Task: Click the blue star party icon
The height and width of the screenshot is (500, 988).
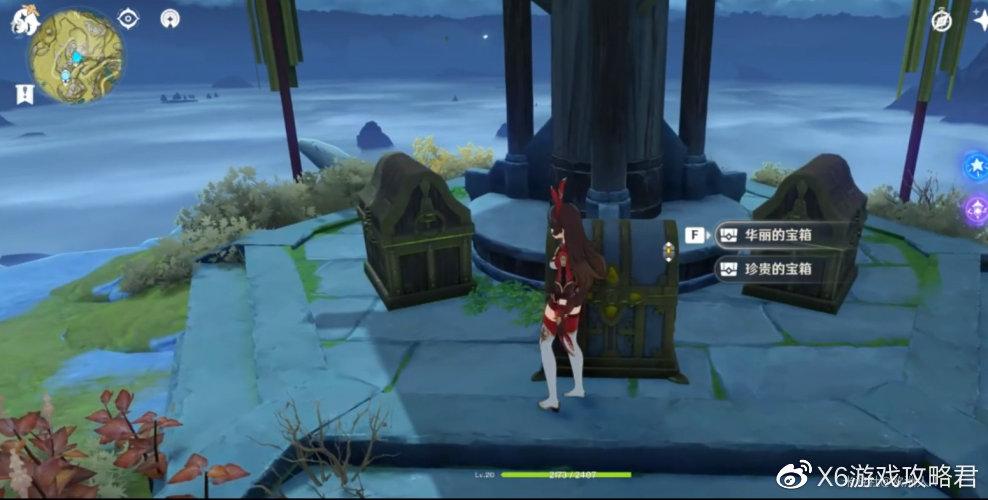Action: click(x=976, y=166)
